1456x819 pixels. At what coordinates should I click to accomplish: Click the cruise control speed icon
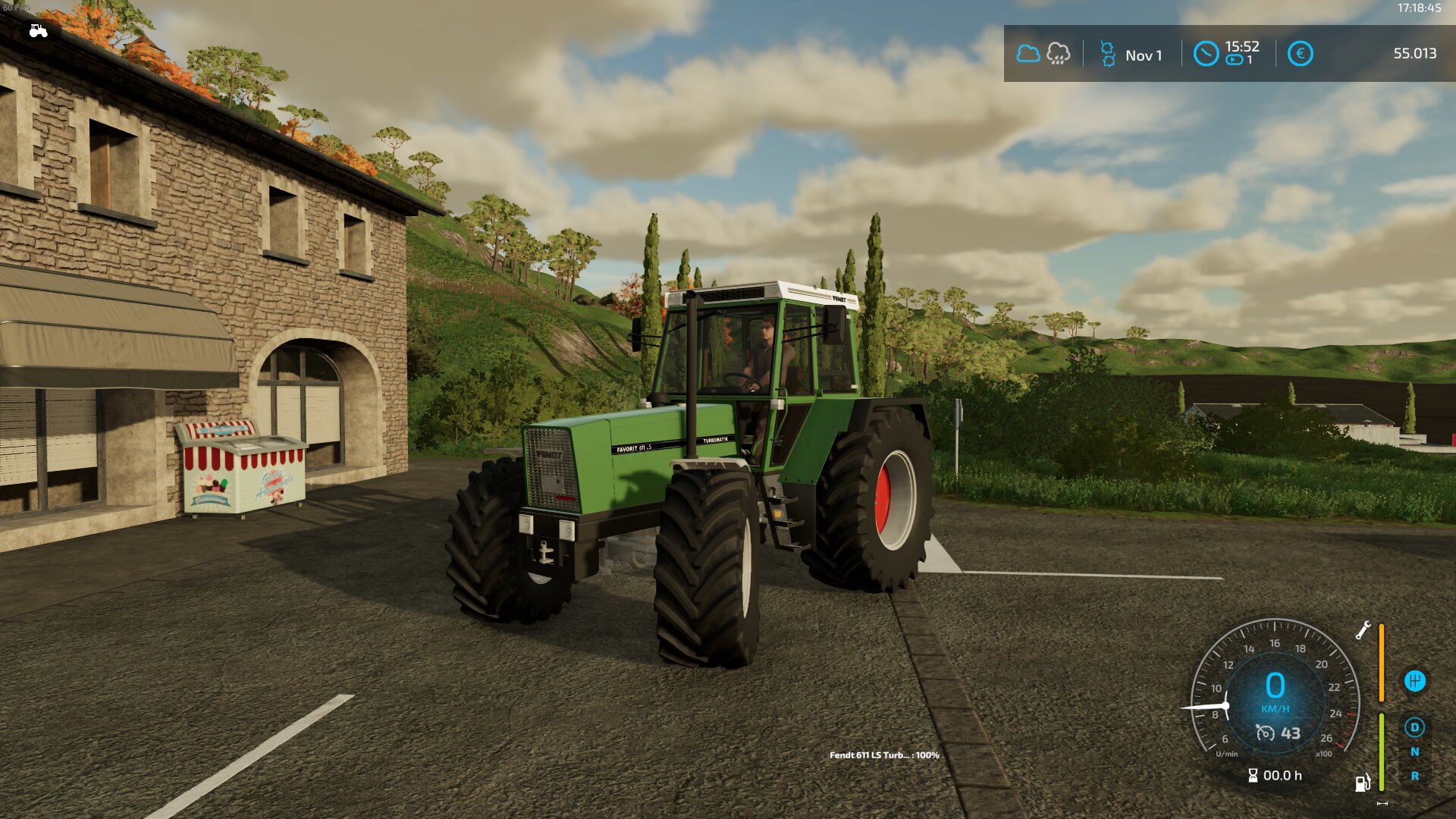[x=1265, y=733]
